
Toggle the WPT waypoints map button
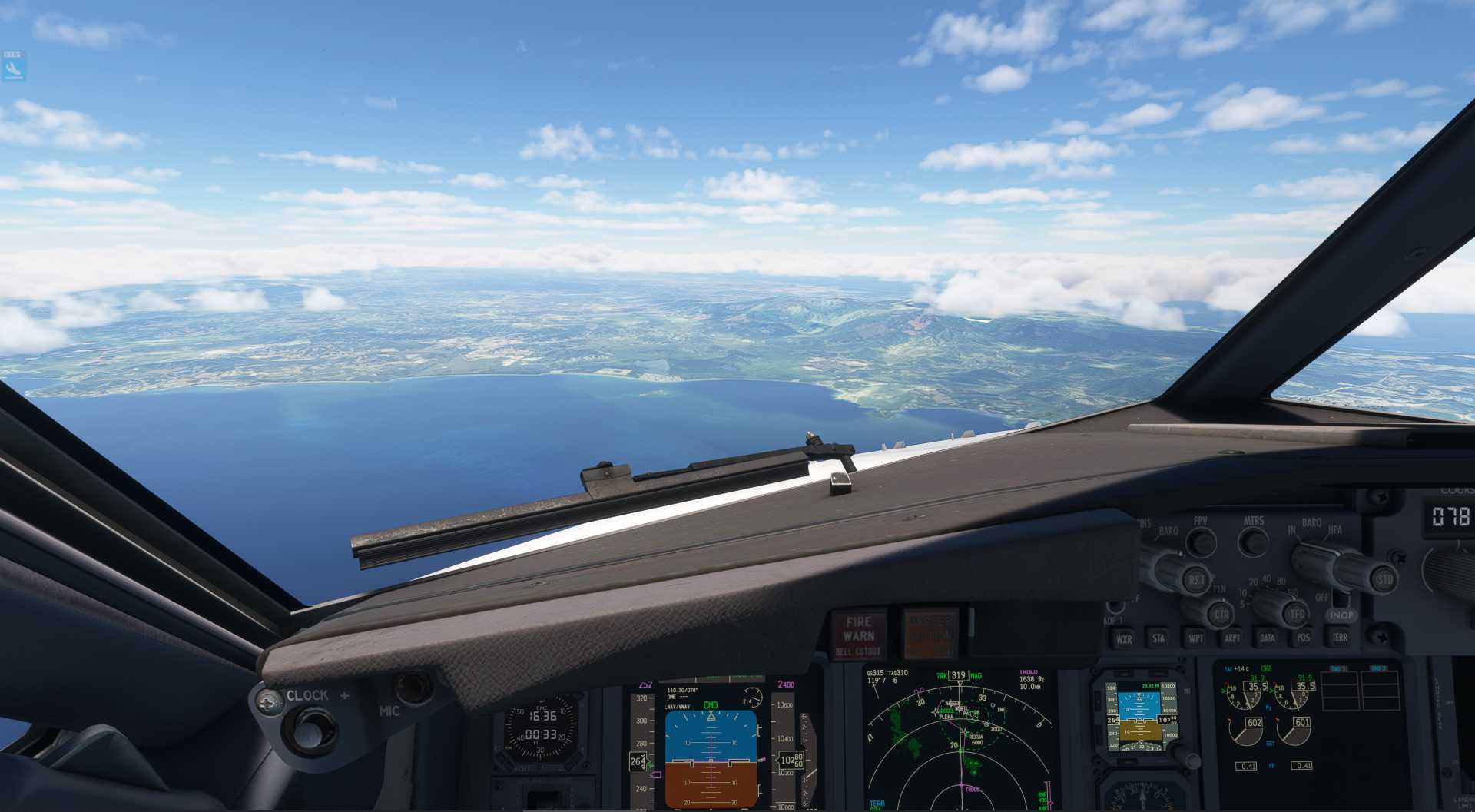coord(1196,638)
